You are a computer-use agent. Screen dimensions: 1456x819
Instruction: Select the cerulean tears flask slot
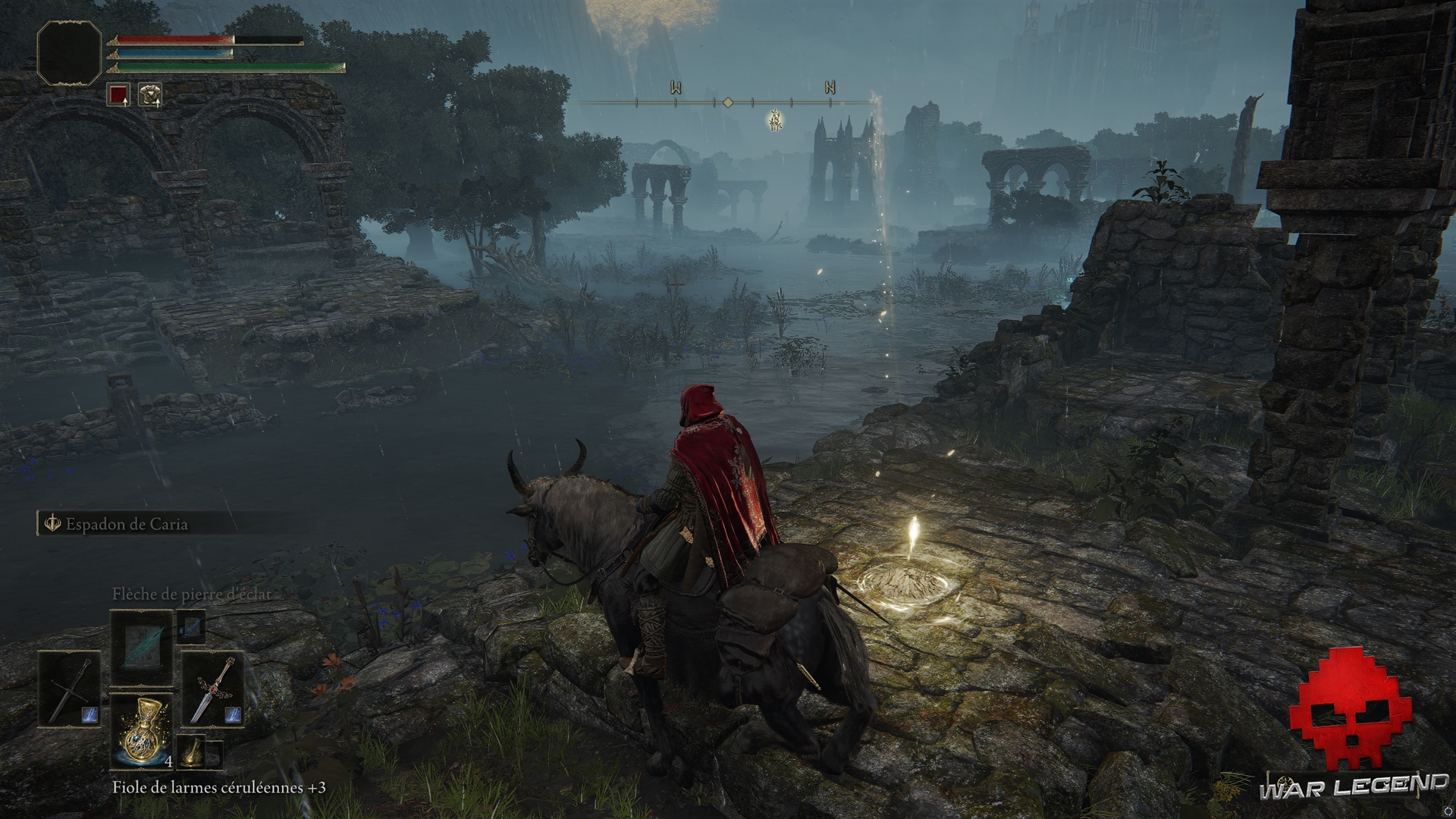(142, 732)
